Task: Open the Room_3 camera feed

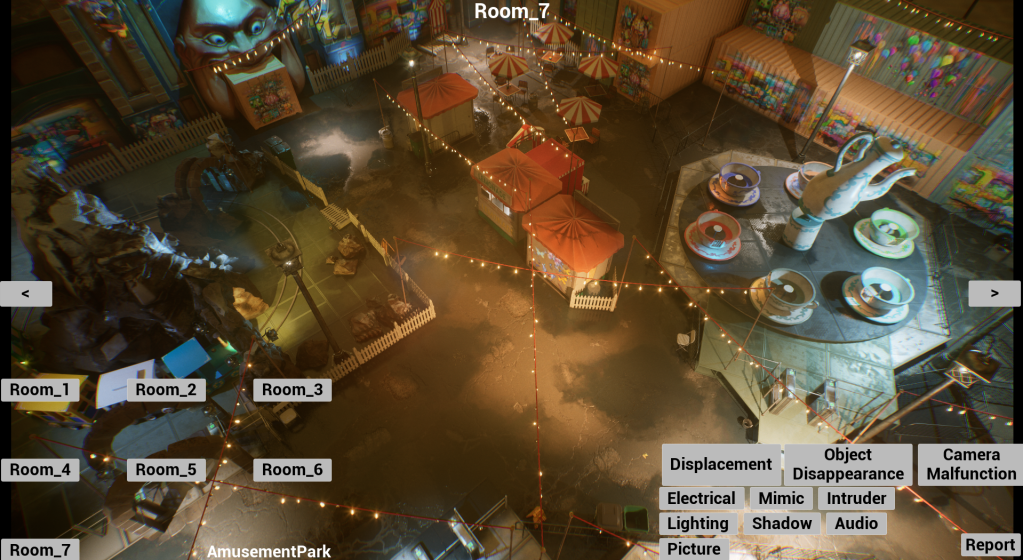Action: [292, 390]
